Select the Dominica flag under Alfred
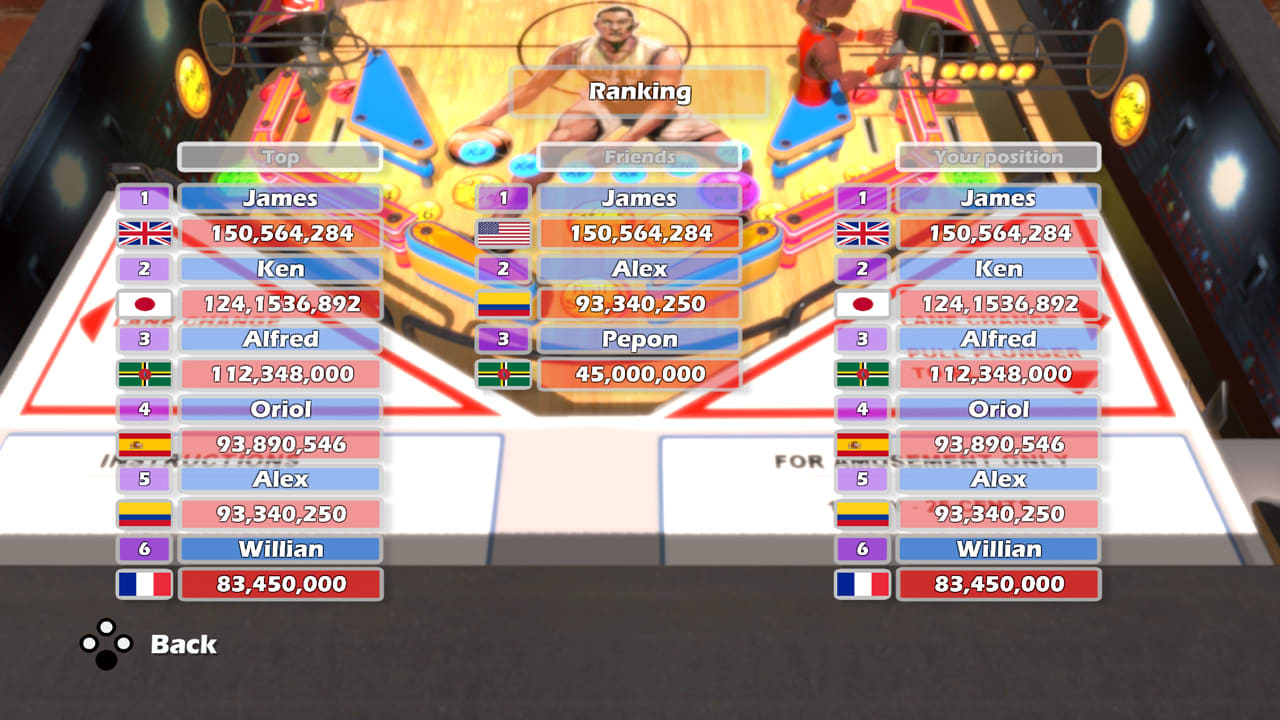 (143, 374)
